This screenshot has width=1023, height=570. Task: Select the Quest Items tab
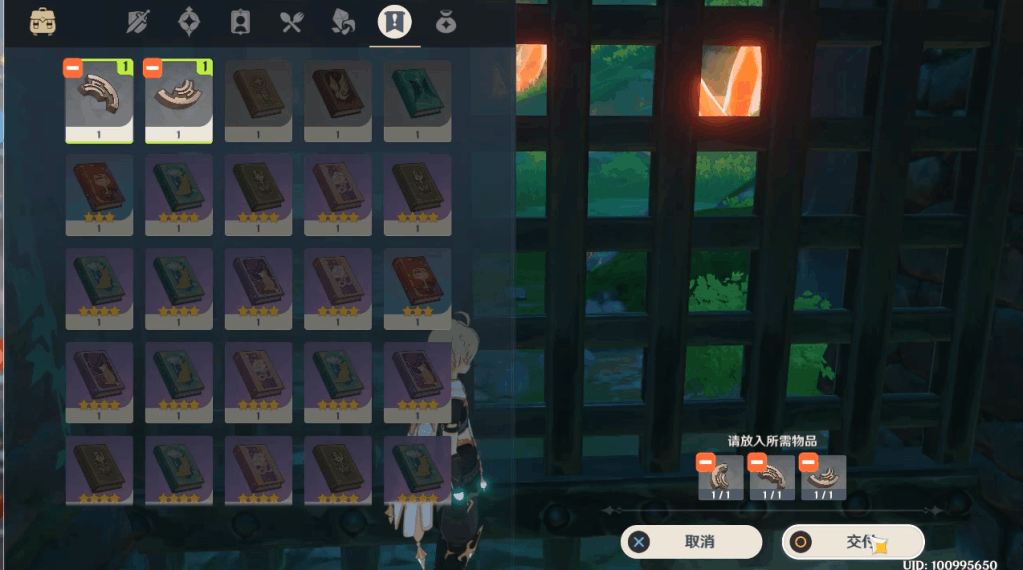click(394, 22)
